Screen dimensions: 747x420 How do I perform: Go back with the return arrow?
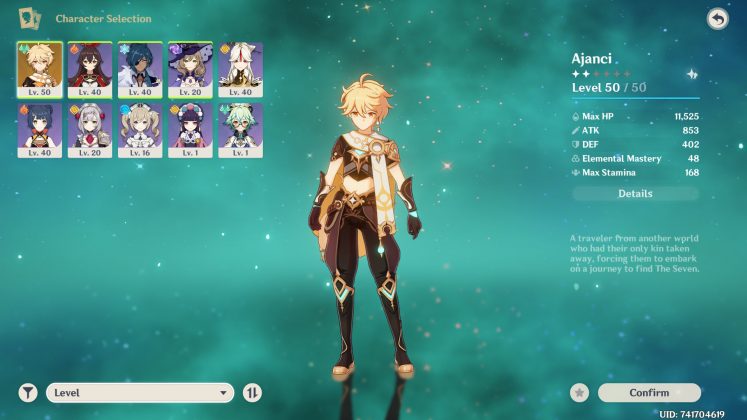click(x=716, y=18)
